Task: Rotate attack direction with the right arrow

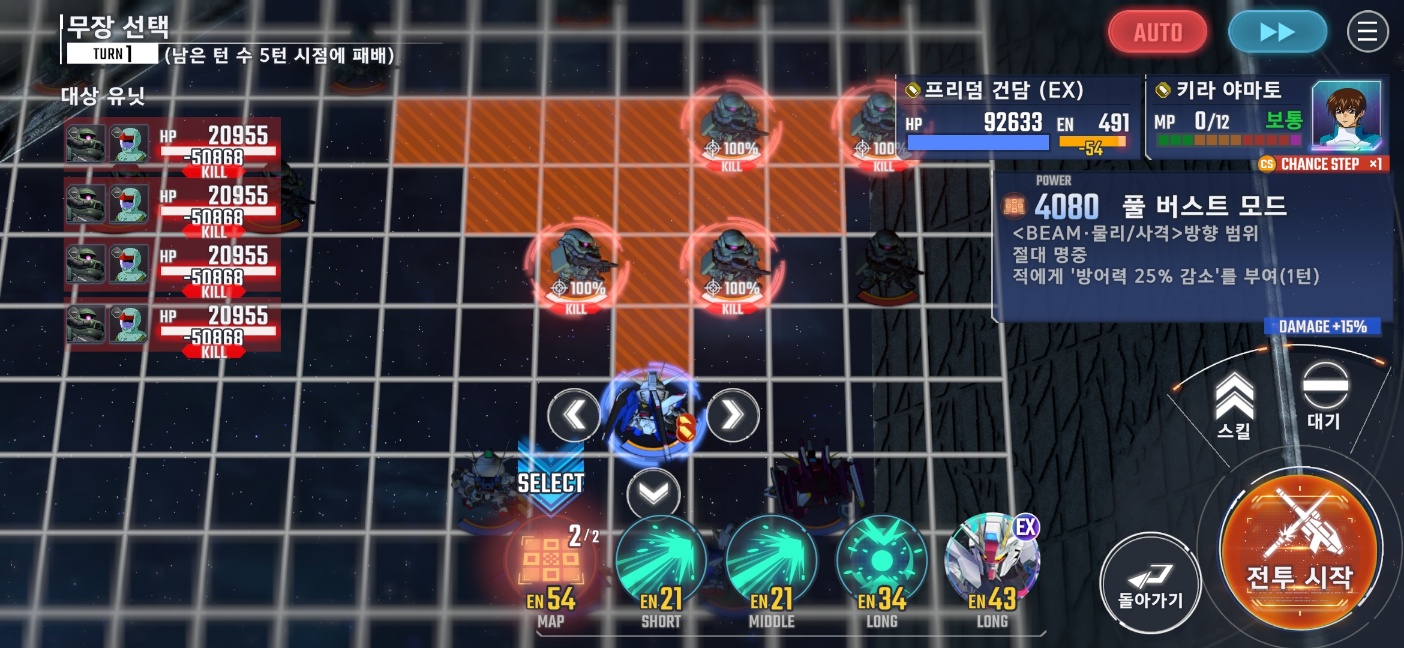Action: click(733, 415)
